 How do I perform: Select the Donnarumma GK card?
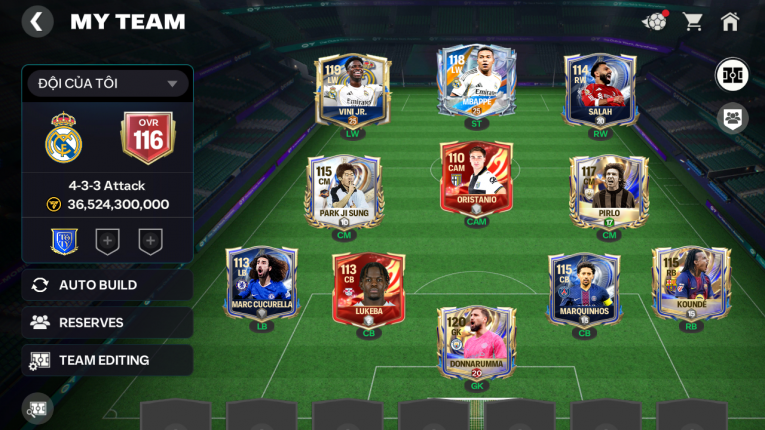(476, 342)
